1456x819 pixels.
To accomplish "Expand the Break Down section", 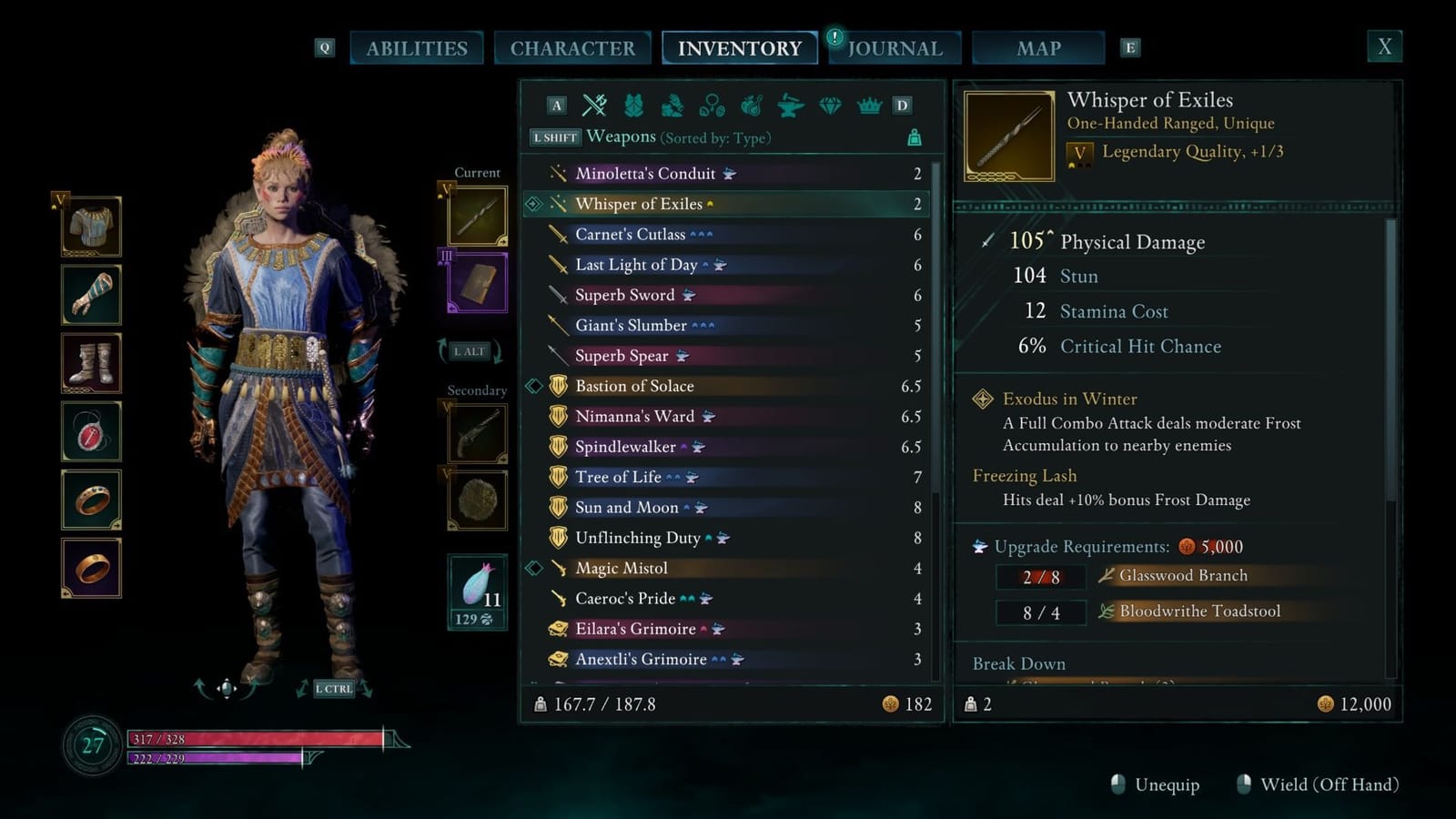I will tap(1019, 663).
